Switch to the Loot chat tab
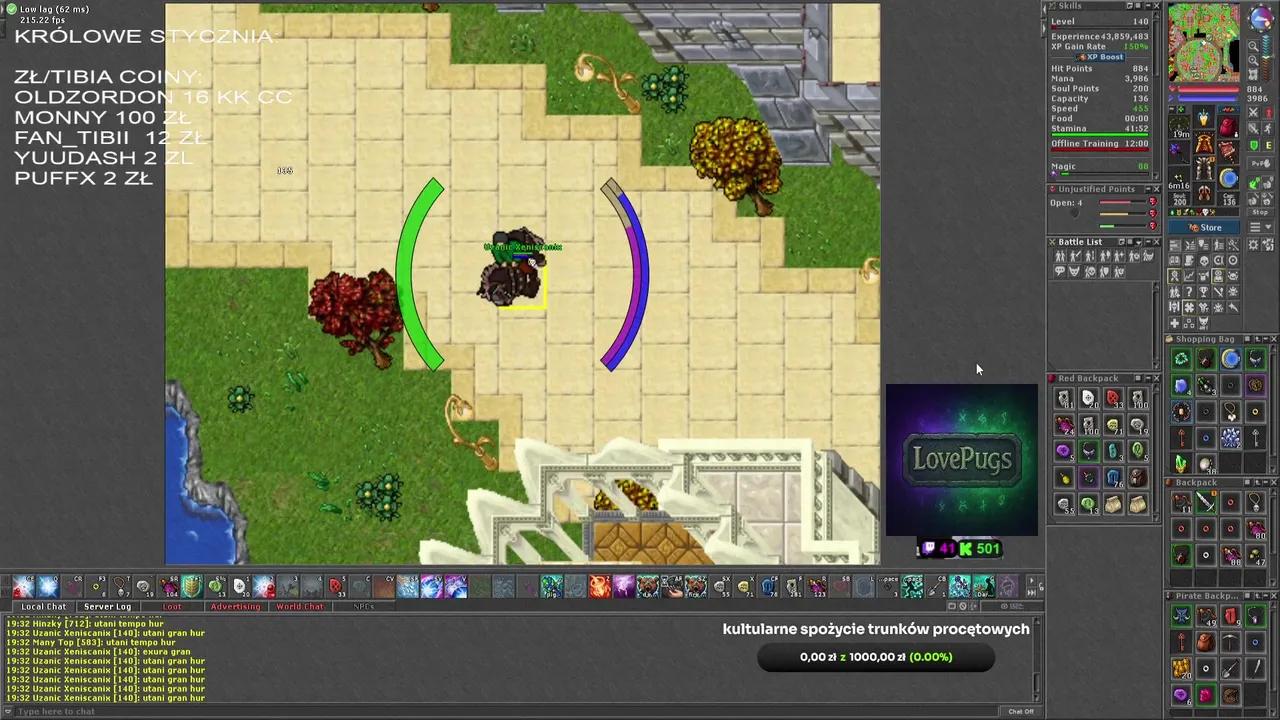The width and height of the screenshot is (1280, 720). click(x=172, y=606)
